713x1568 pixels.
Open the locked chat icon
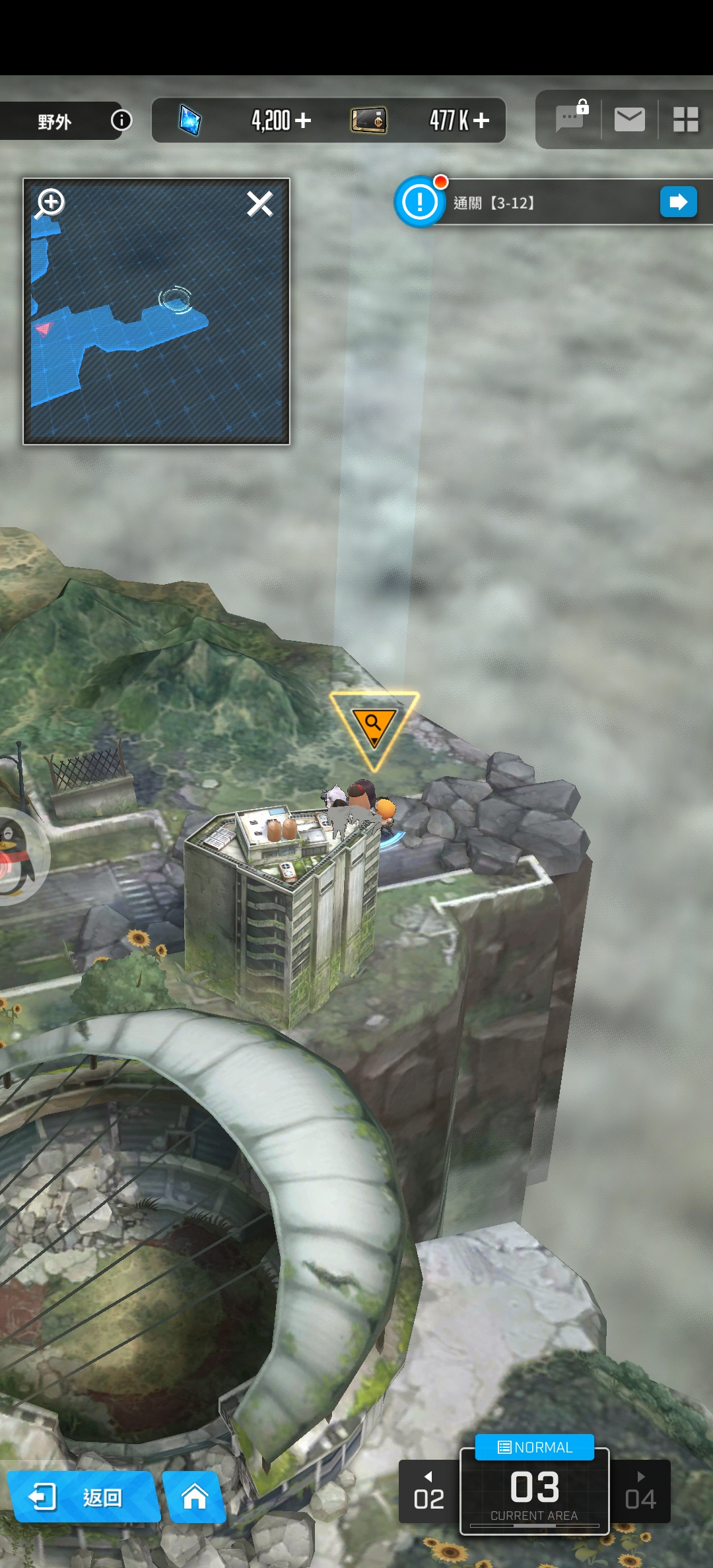tap(571, 119)
